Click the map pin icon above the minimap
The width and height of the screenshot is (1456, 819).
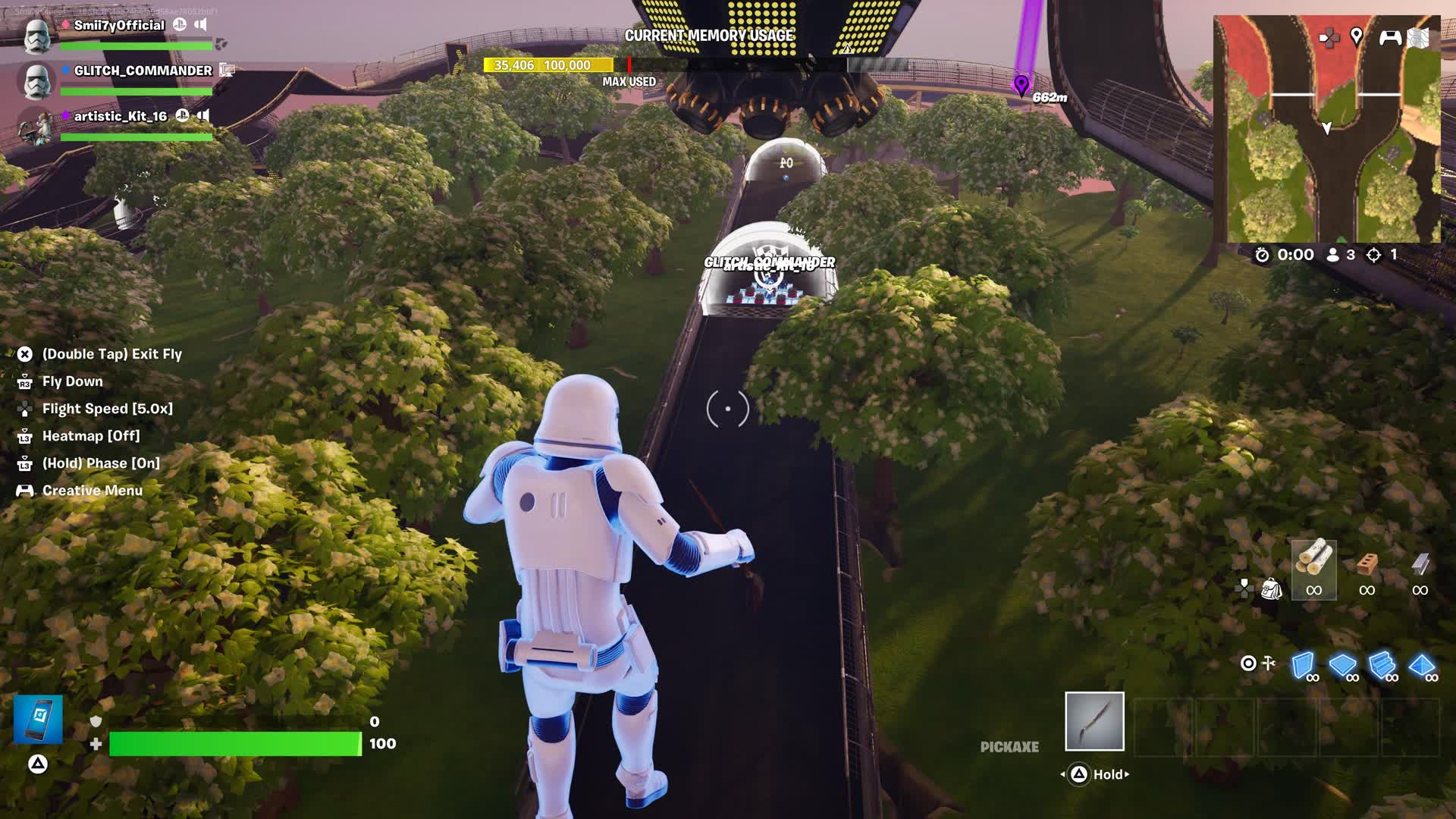click(x=1357, y=36)
